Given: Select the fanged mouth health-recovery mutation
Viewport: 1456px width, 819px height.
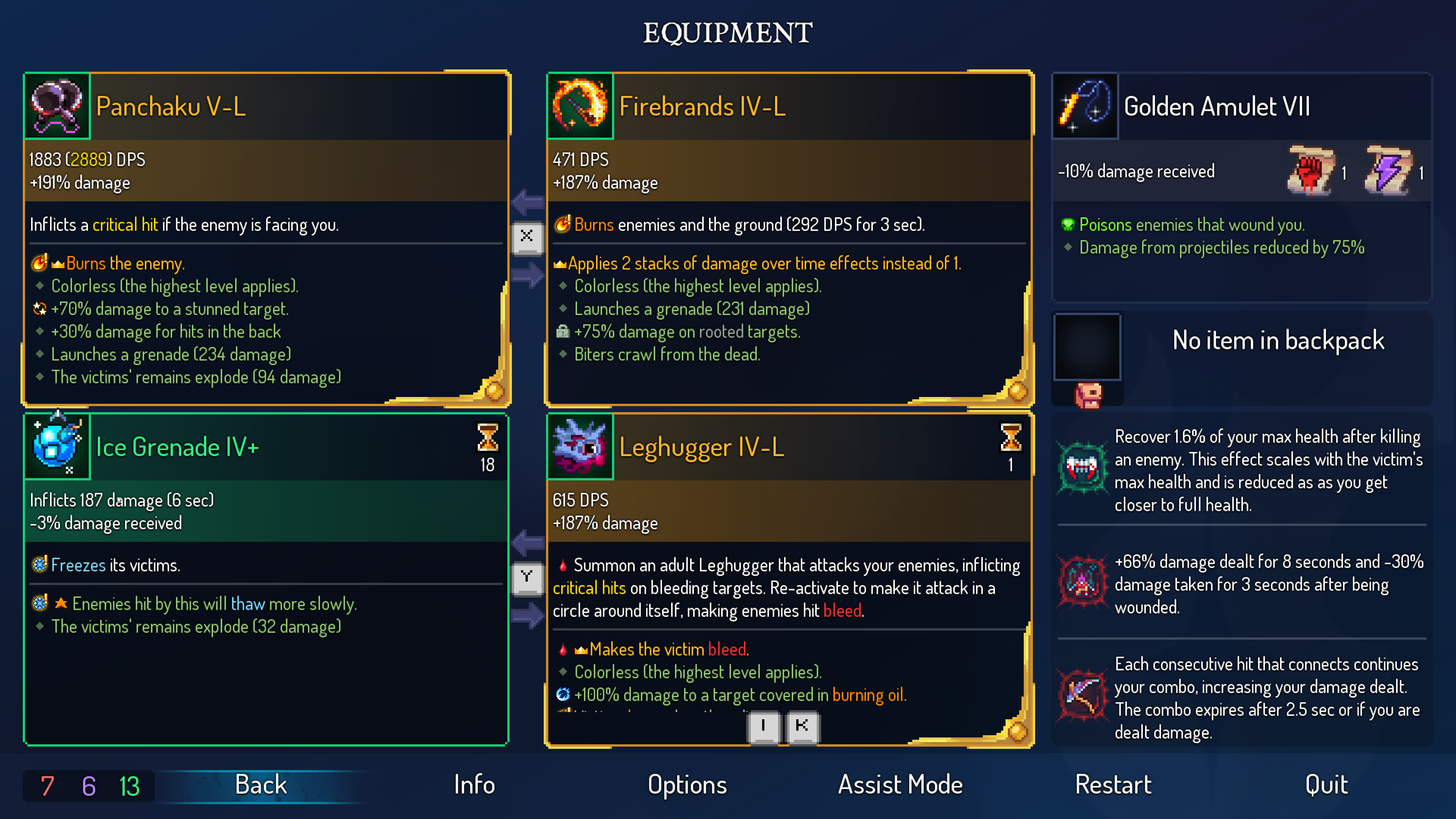Looking at the screenshot, I should (1082, 468).
